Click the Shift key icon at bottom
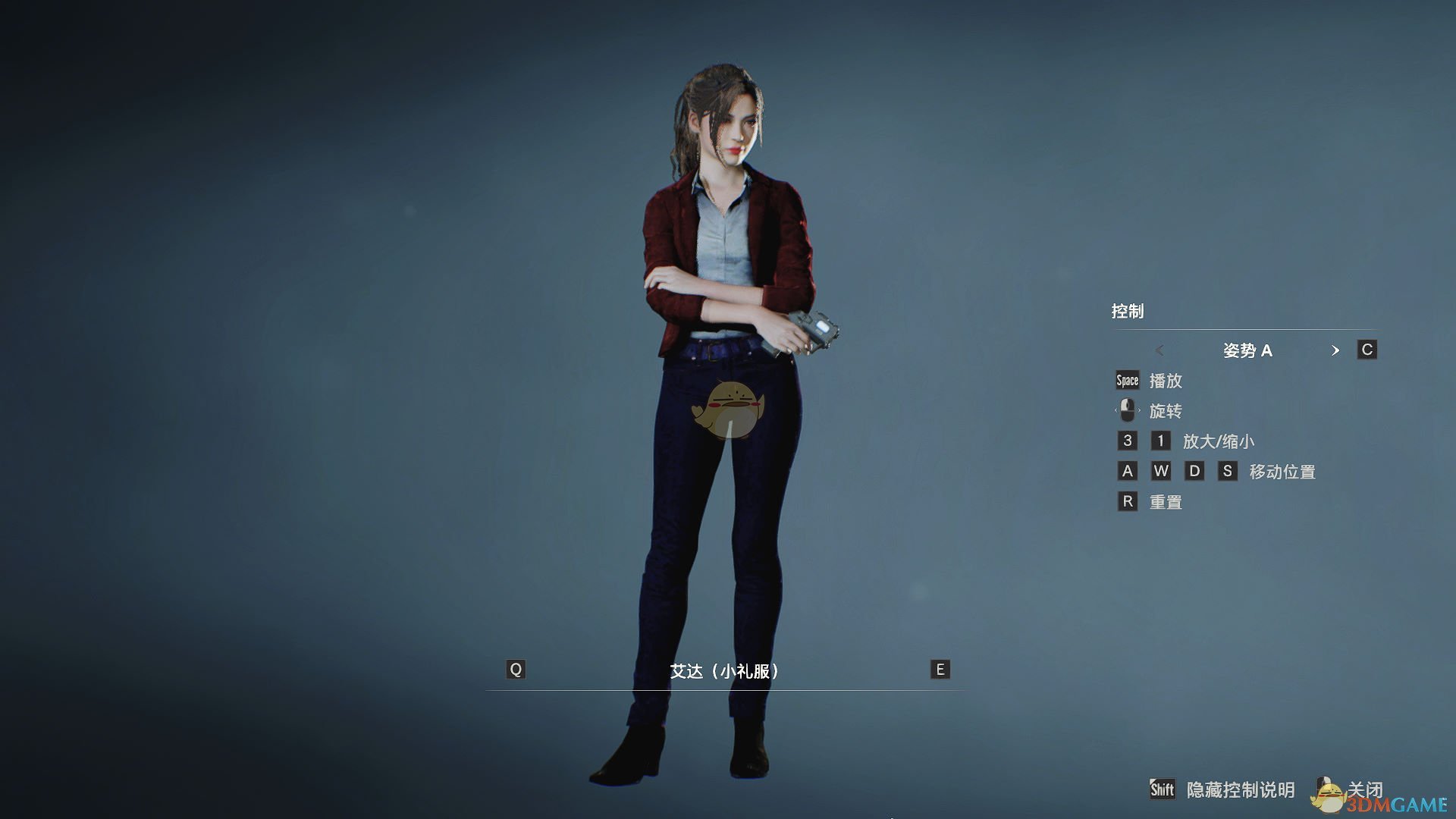This screenshot has height=819, width=1456. [1163, 789]
